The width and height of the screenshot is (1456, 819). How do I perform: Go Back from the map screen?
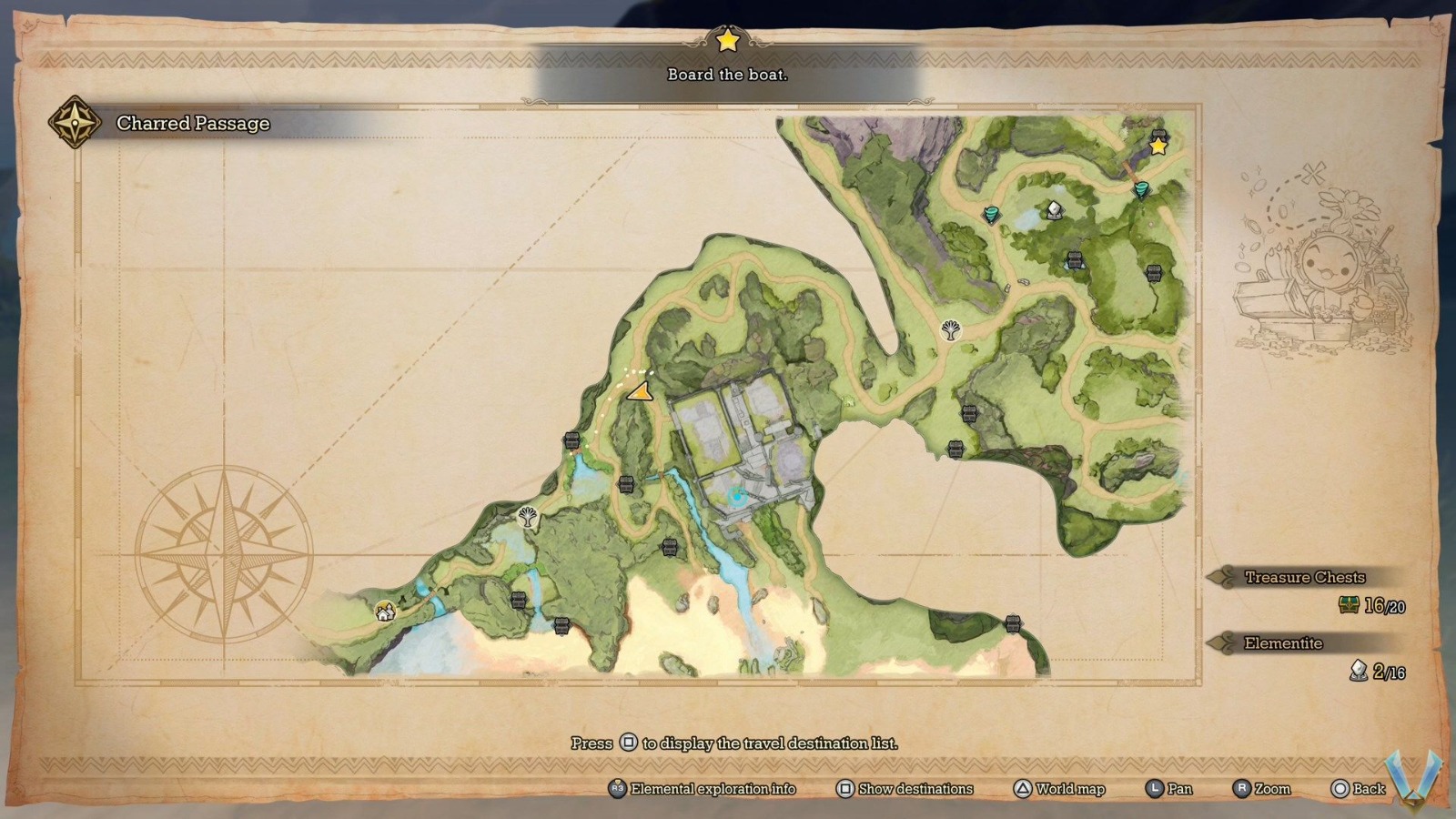tap(1358, 789)
